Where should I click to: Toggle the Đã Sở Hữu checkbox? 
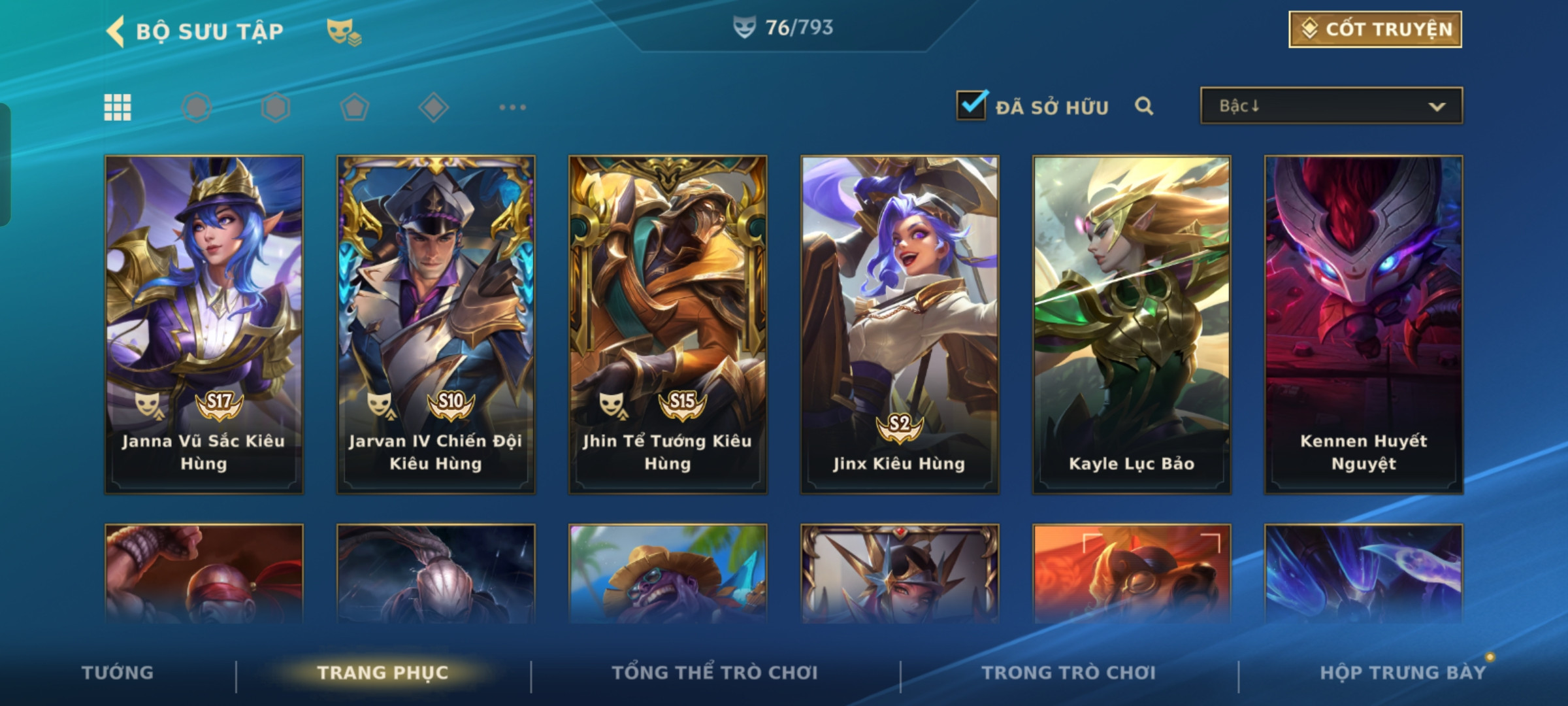pyautogui.click(x=971, y=105)
